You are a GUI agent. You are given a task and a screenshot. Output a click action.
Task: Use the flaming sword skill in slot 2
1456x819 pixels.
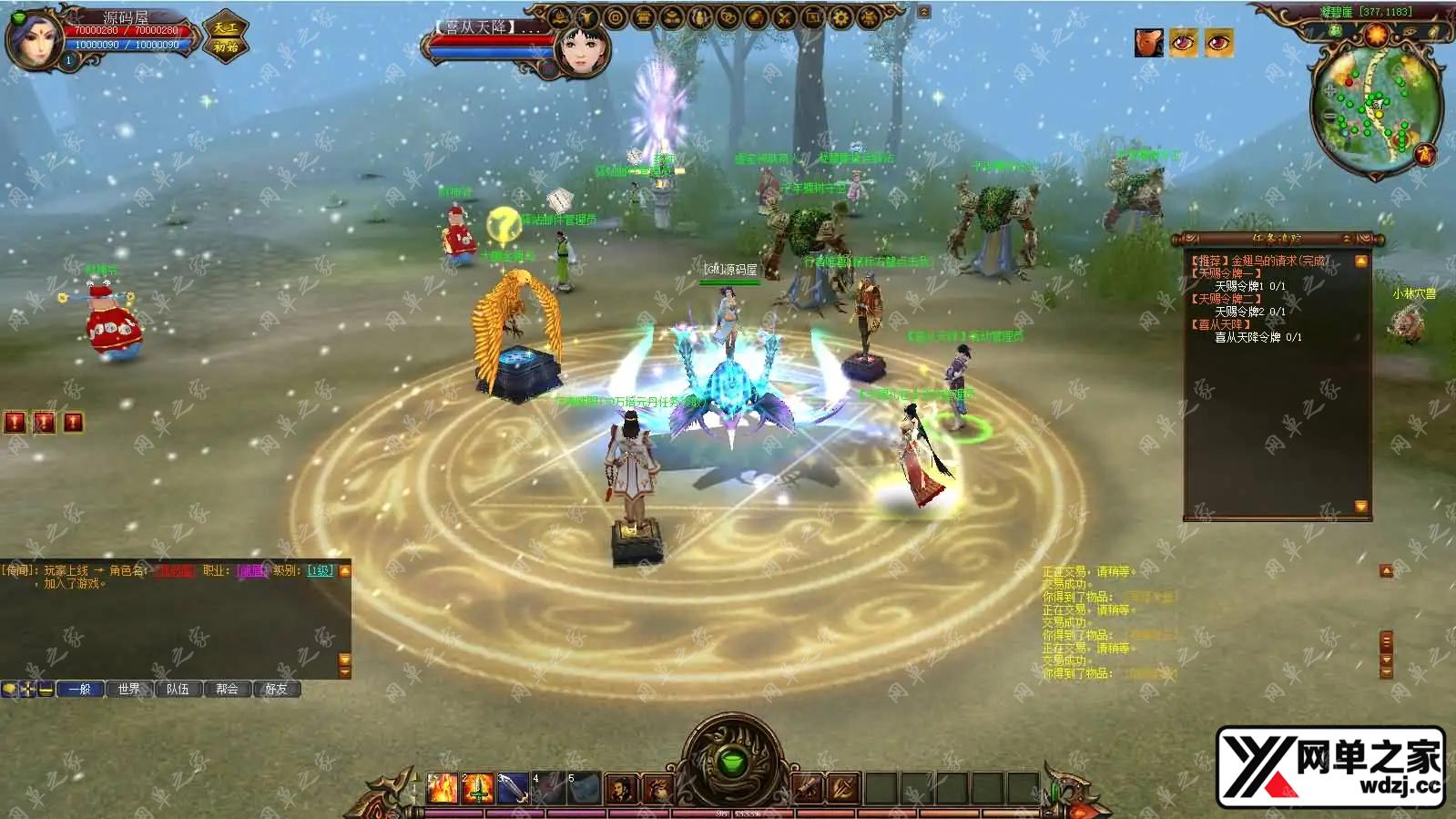tap(477, 787)
